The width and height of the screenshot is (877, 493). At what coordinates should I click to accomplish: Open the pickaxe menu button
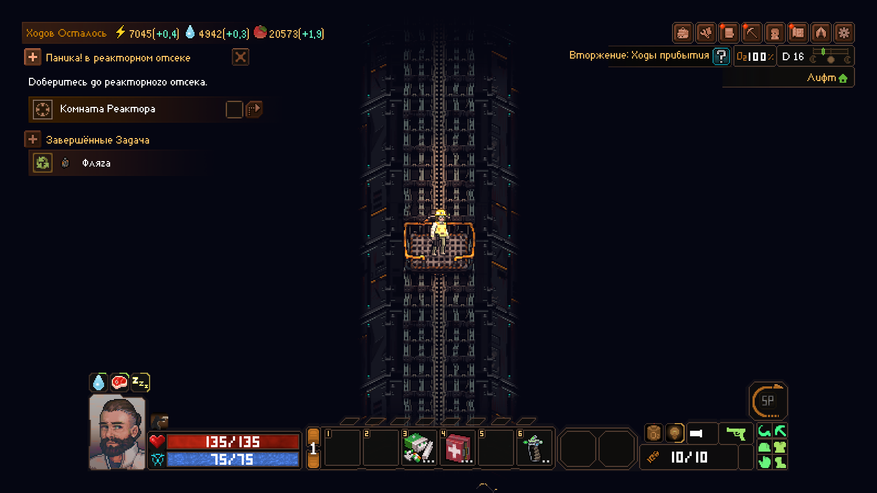pyautogui.click(x=752, y=33)
